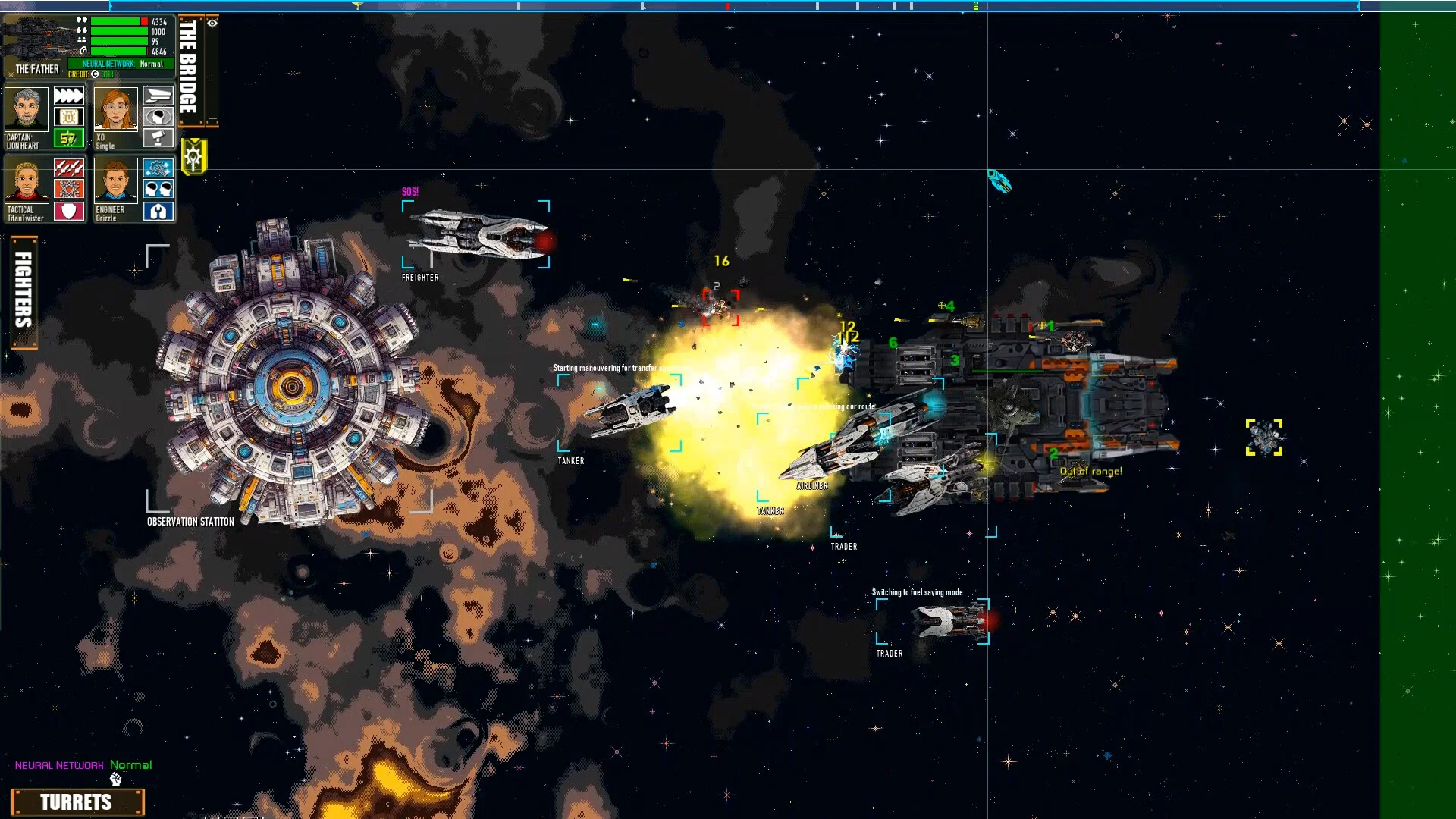Activate the captain's bug emblem ability
1456x819 pixels.
point(68,117)
